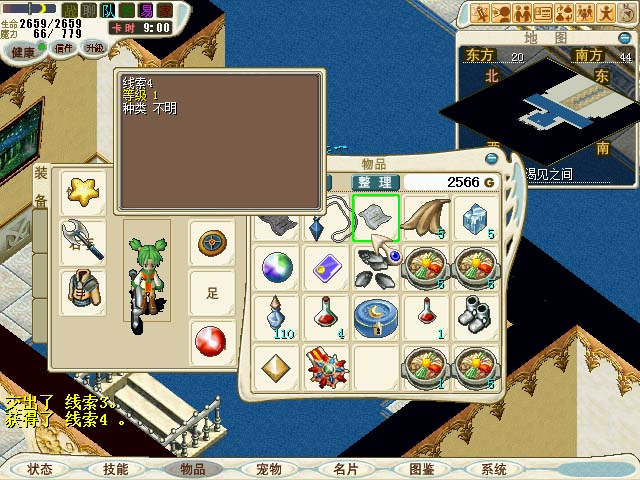The height and width of the screenshot is (480, 640).
Task: Open the 状态 status menu
Action: [40, 468]
